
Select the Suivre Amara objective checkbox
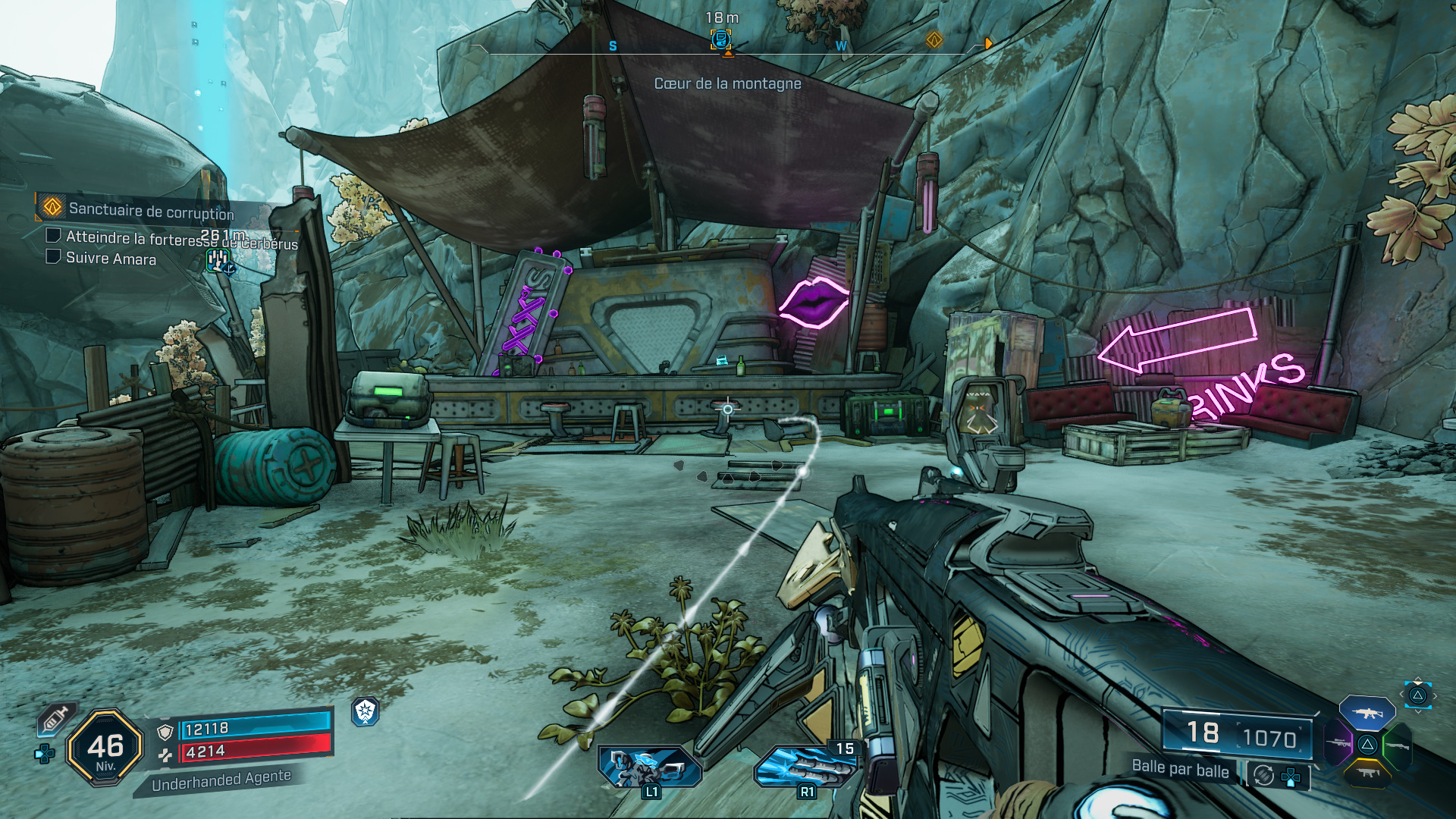pyautogui.click(x=53, y=257)
